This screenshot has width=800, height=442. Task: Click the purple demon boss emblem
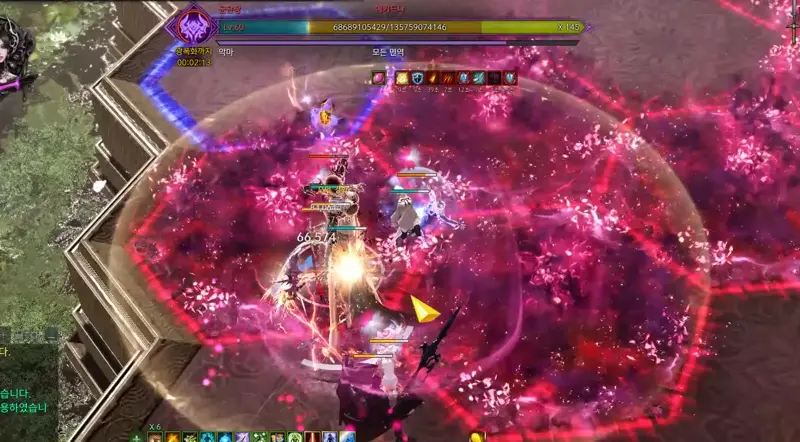(x=191, y=27)
